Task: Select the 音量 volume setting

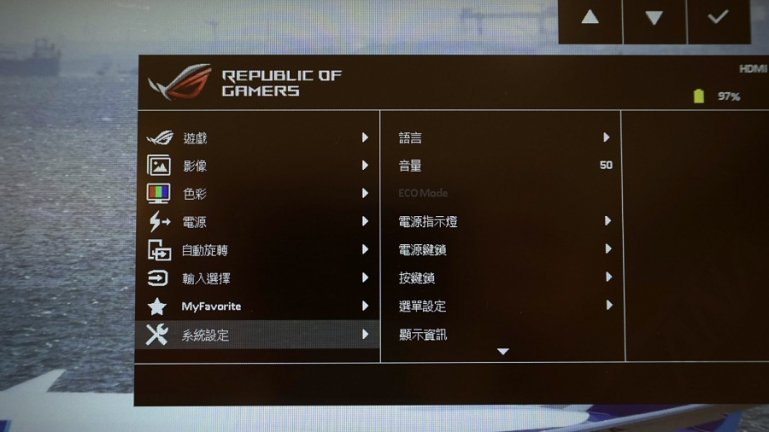Action: [x=410, y=166]
